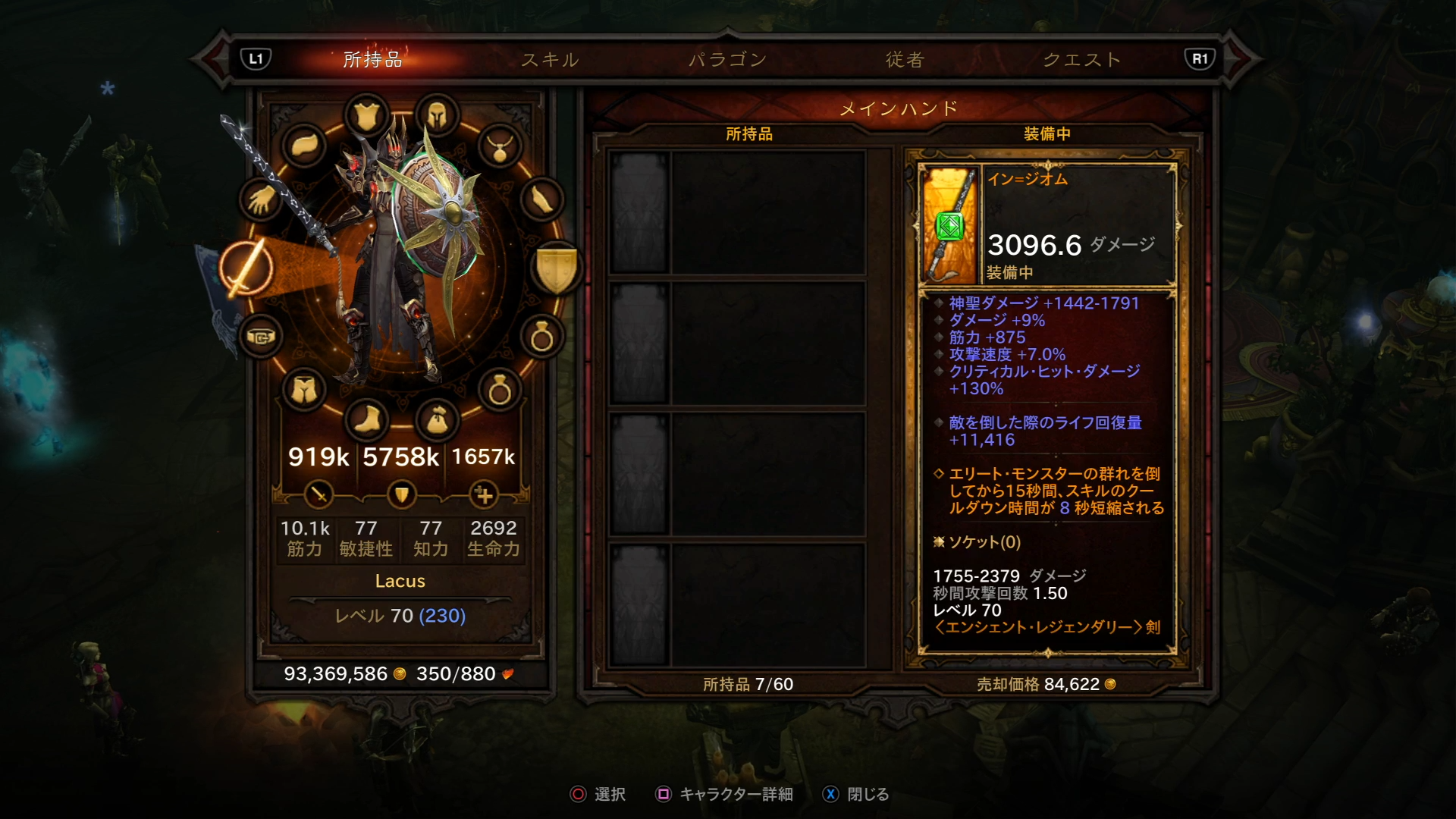Switch to the スキル tab
The image size is (1456, 819).
(550, 59)
